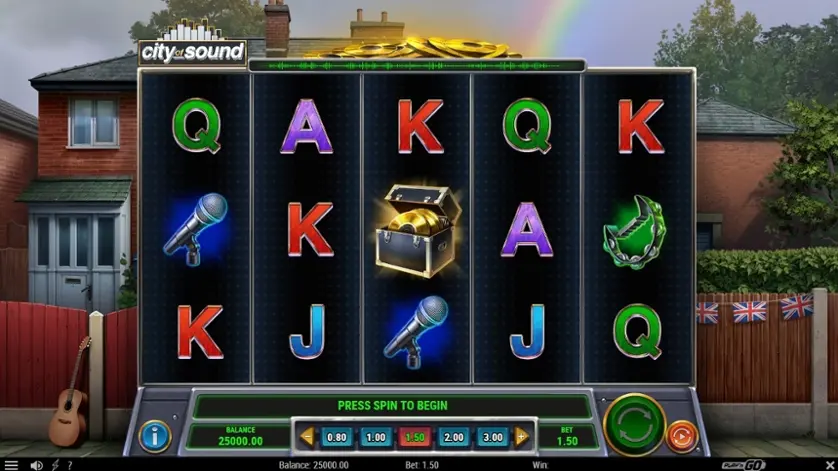Select the highlighted 1.50 bet
838x471 pixels.
pos(414,437)
